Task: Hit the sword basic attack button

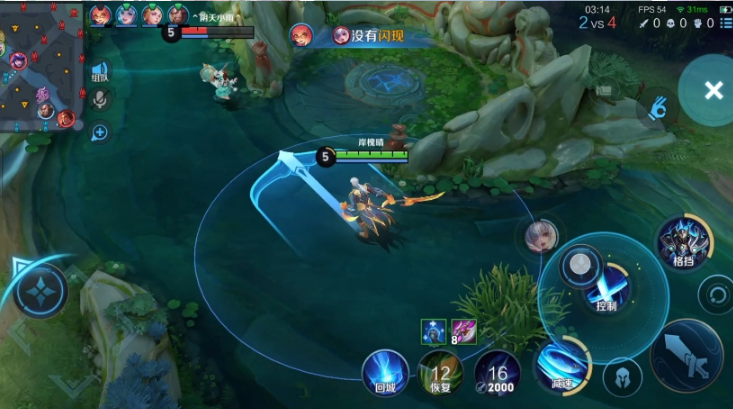Action: coord(686,354)
